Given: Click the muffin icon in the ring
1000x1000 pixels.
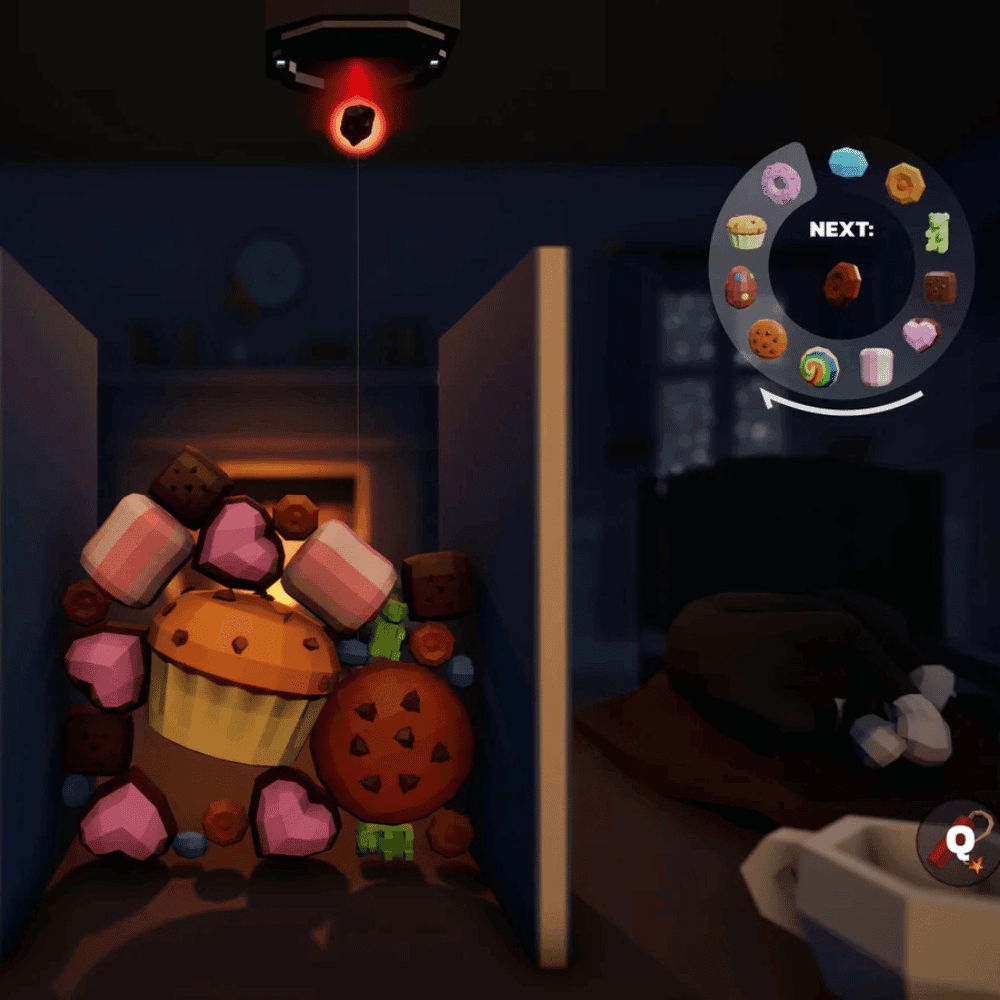Looking at the screenshot, I should [x=746, y=232].
